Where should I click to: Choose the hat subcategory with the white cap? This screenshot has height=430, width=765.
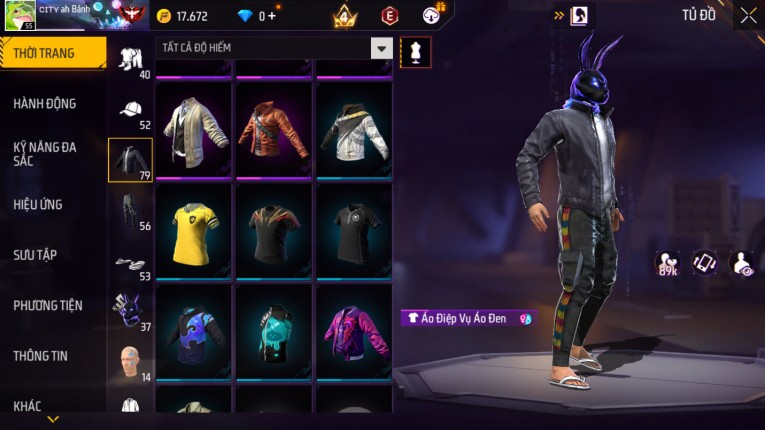point(130,110)
